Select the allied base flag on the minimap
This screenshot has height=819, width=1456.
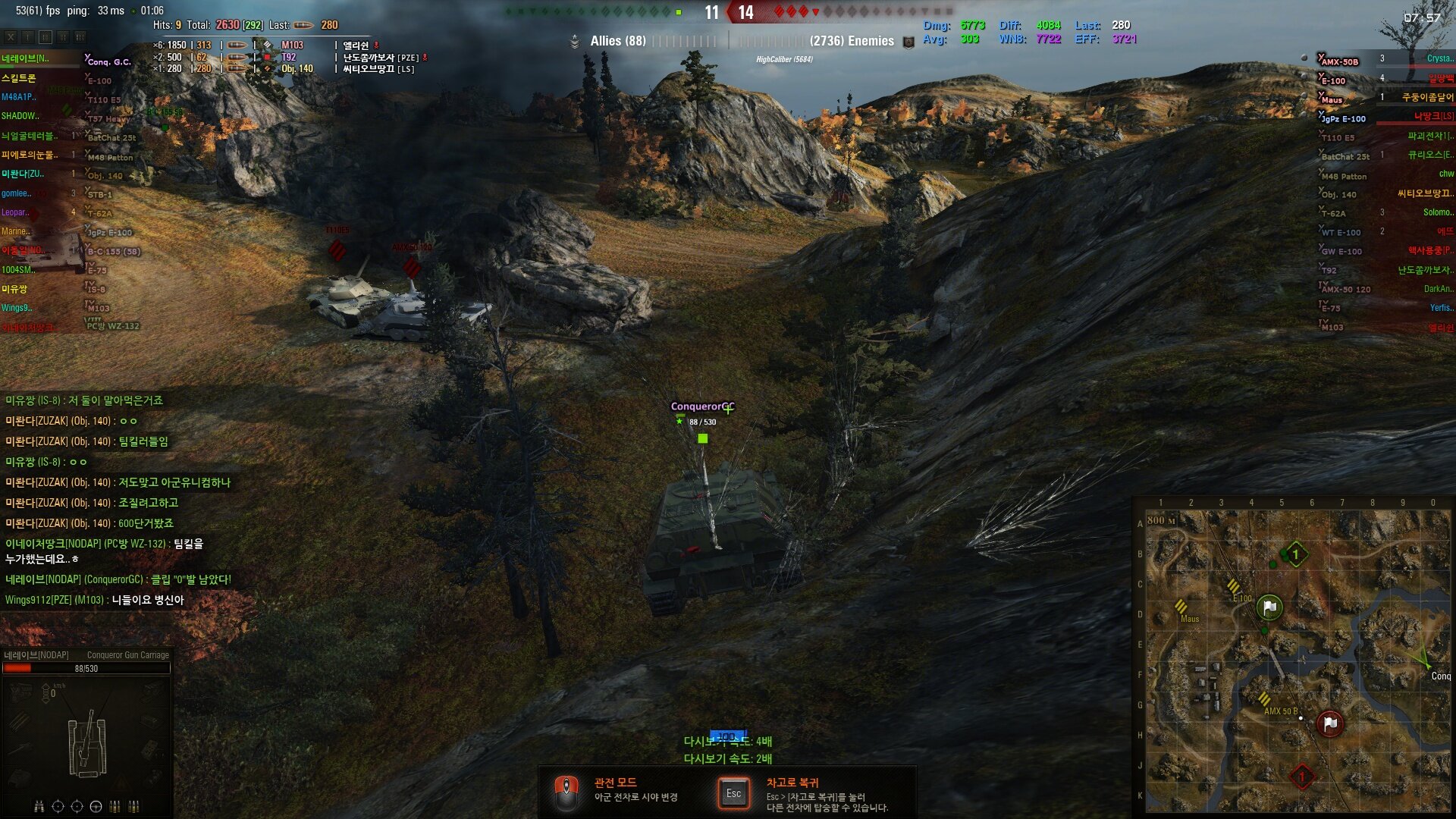(x=1269, y=607)
